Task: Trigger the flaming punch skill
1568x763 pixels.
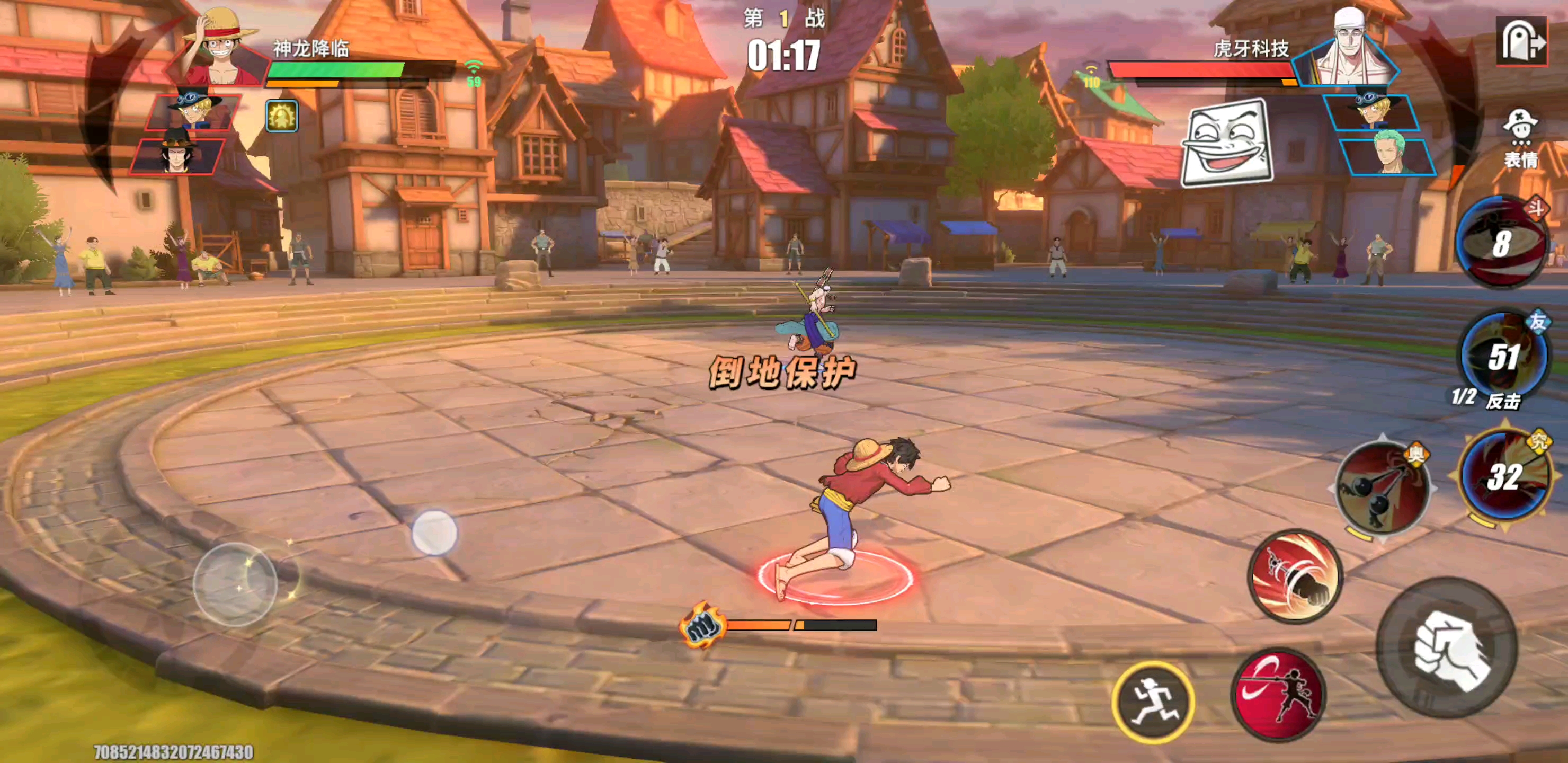Action: tap(1295, 576)
